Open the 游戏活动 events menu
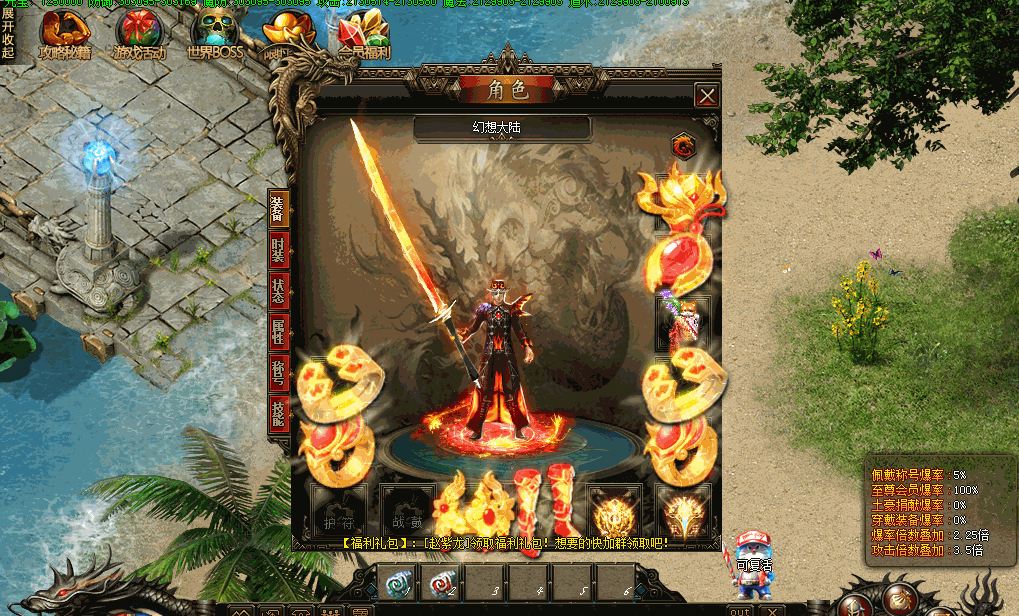Screen dimensions: 1019x616 coord(140,34)
